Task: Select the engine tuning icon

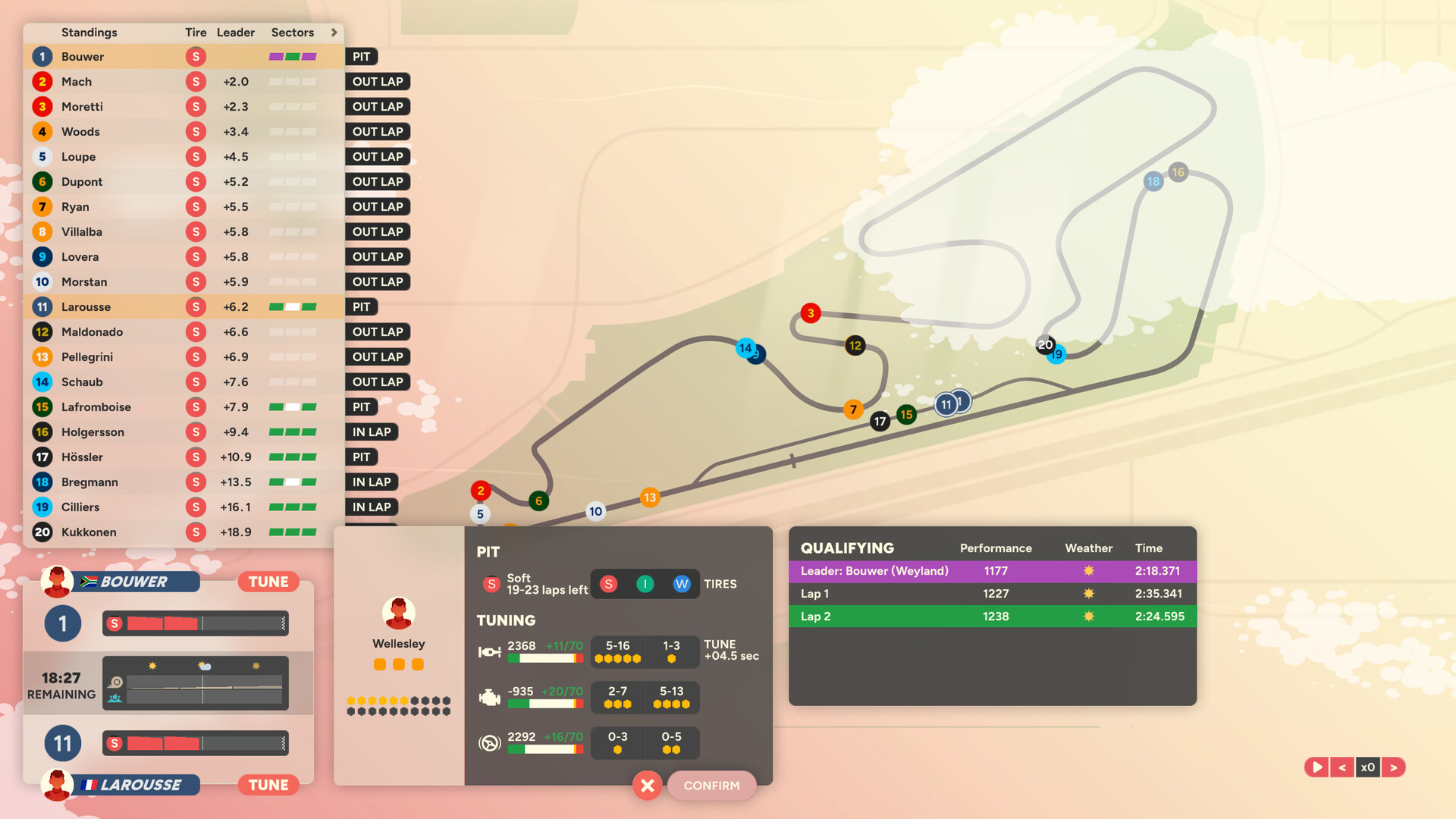Action: click(x=489, y=697)
